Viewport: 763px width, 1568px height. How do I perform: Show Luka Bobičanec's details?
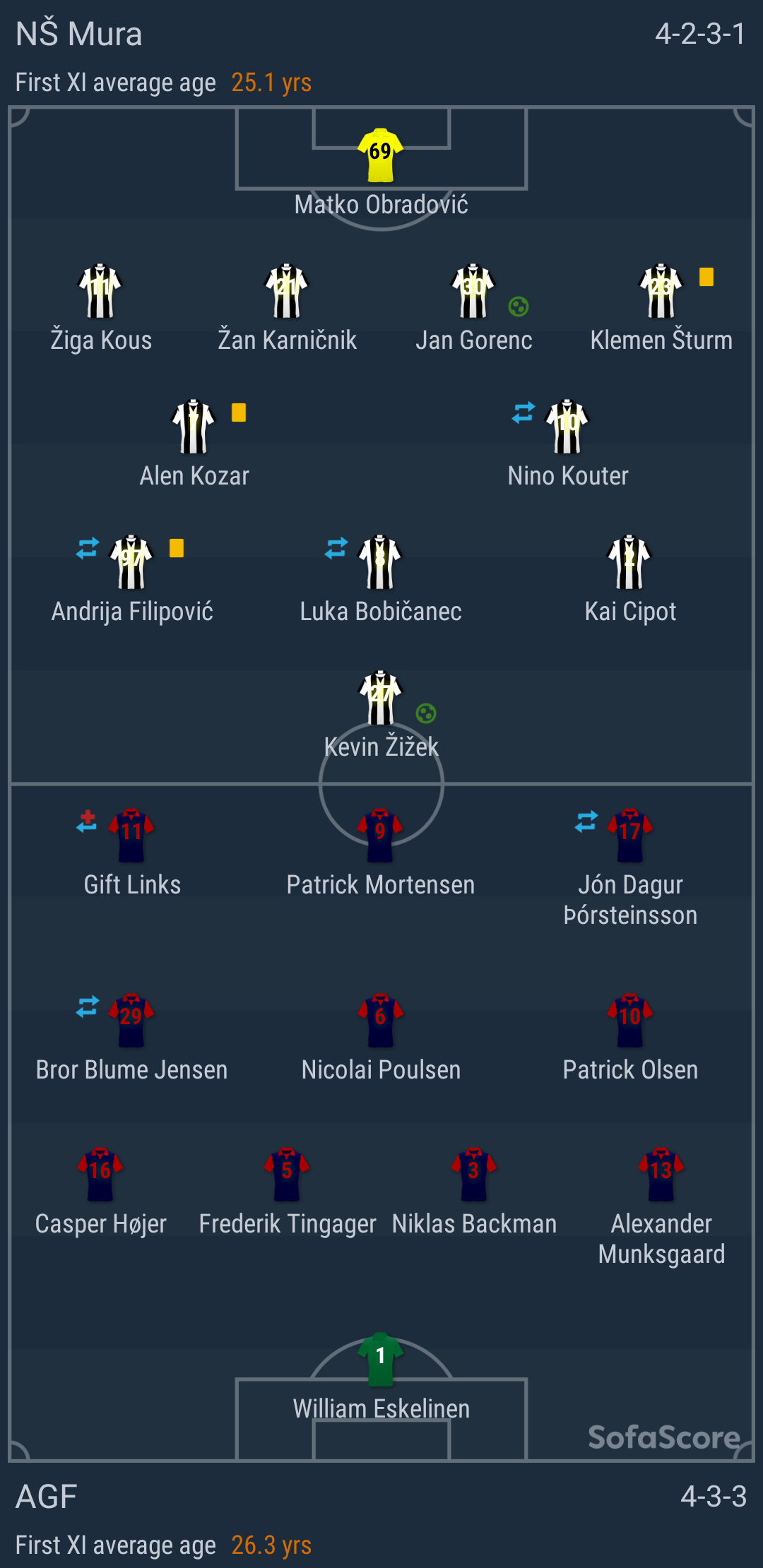pos(380,562)
